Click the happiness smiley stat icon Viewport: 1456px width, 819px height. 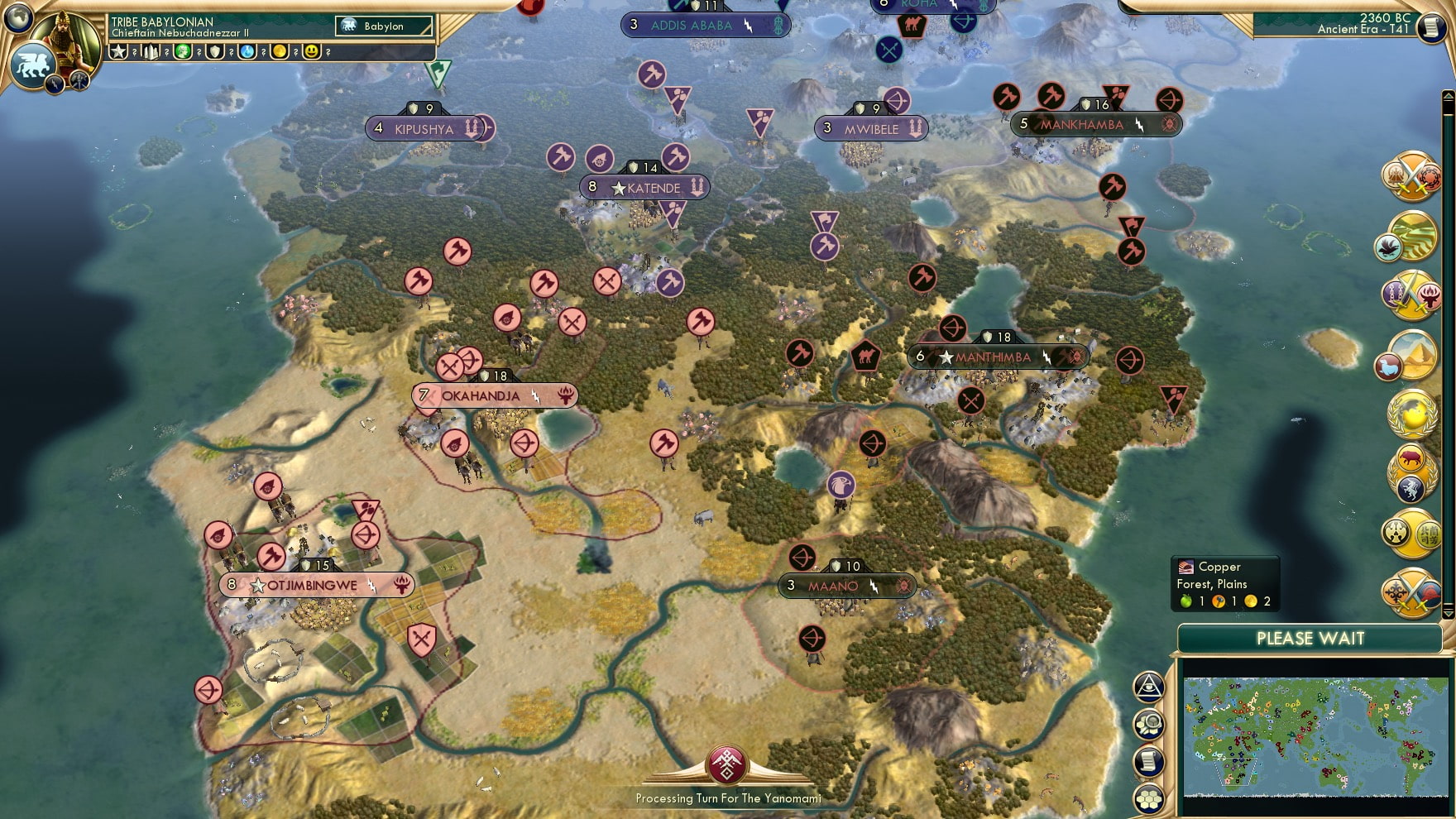[312, 51]
